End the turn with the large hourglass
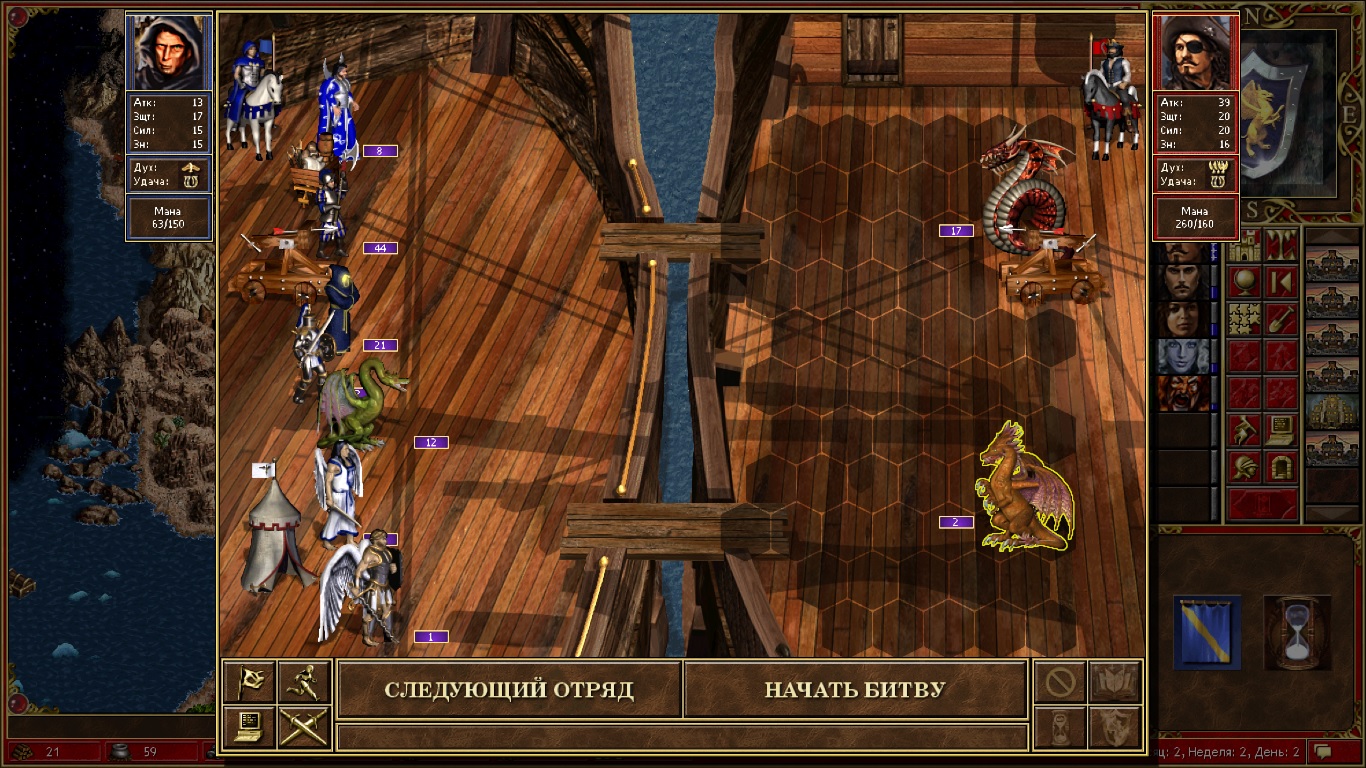This screenshot has width=1366, height=768. point(1297,631)
